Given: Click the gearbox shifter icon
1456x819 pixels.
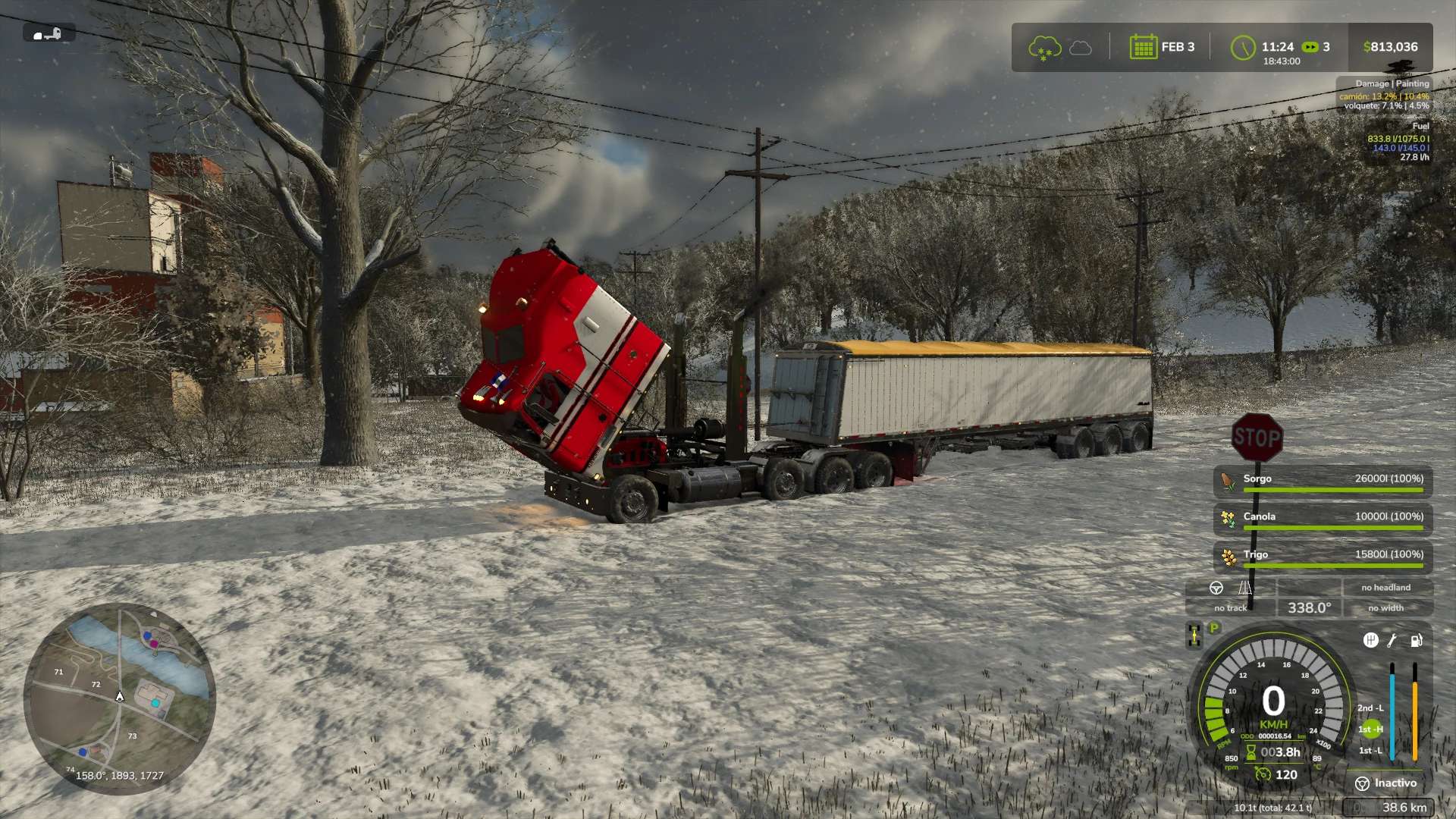Looking at the screenshot, I should pos(1370,641).
